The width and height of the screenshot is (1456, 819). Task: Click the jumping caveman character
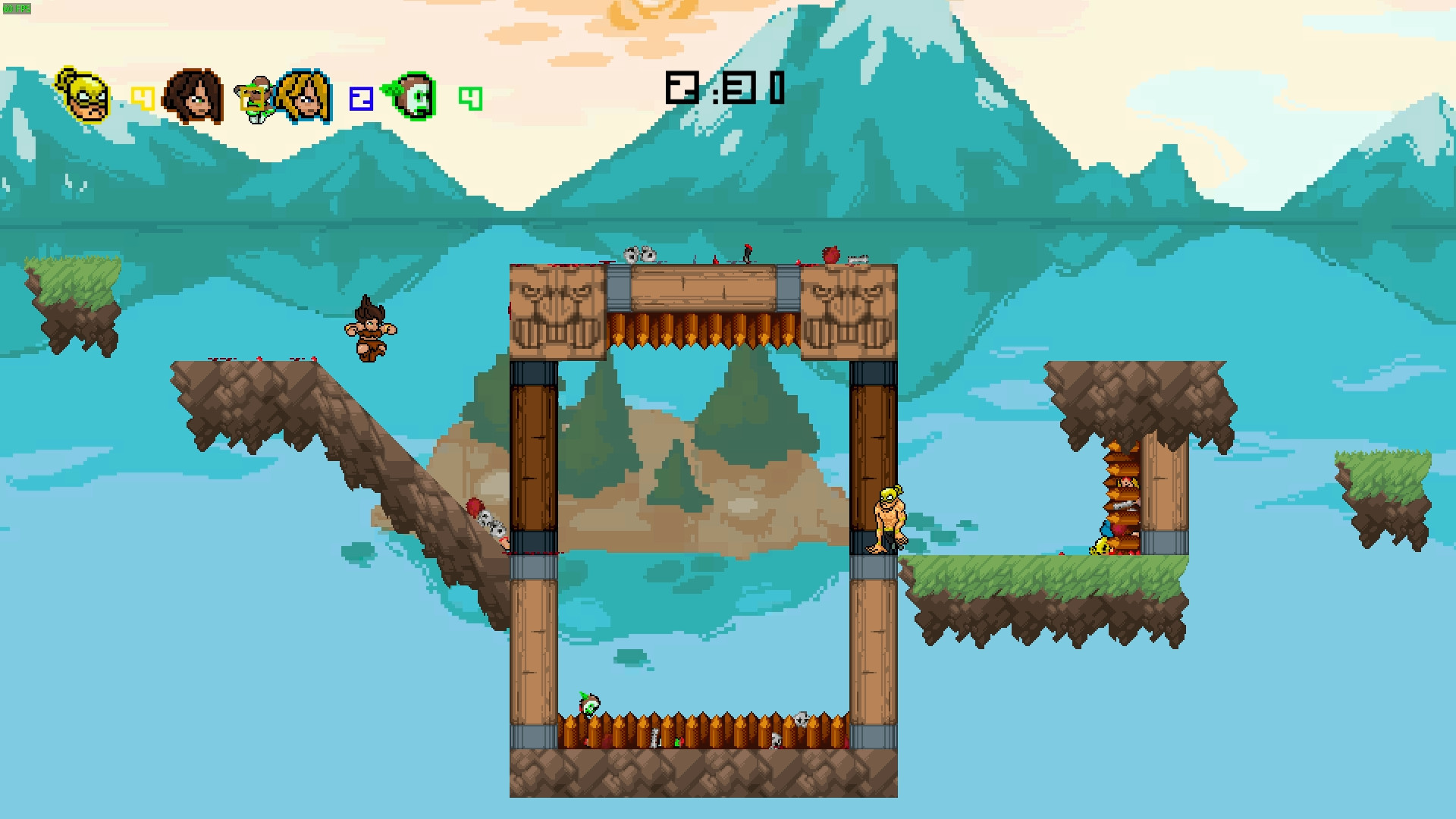point(369,331)
